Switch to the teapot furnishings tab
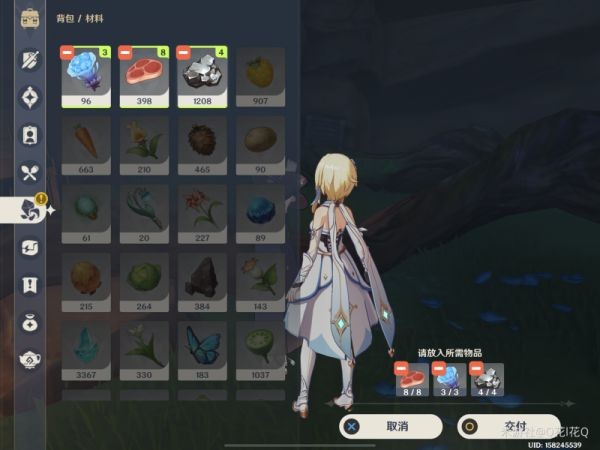Viewport: 600px width, 450px height. tap(30, 359)
